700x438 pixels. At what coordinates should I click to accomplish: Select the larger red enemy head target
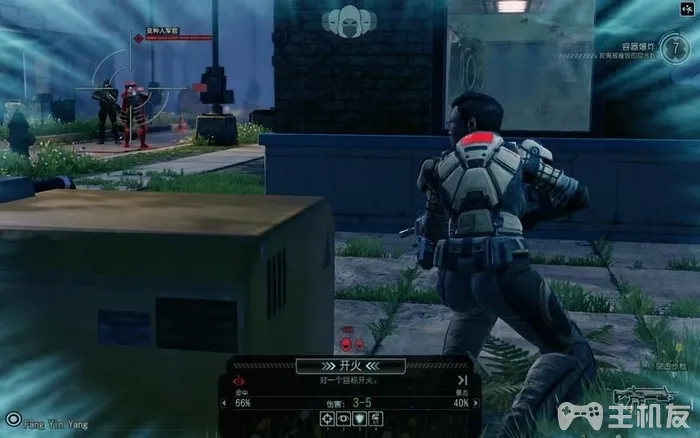click(345, 343)
